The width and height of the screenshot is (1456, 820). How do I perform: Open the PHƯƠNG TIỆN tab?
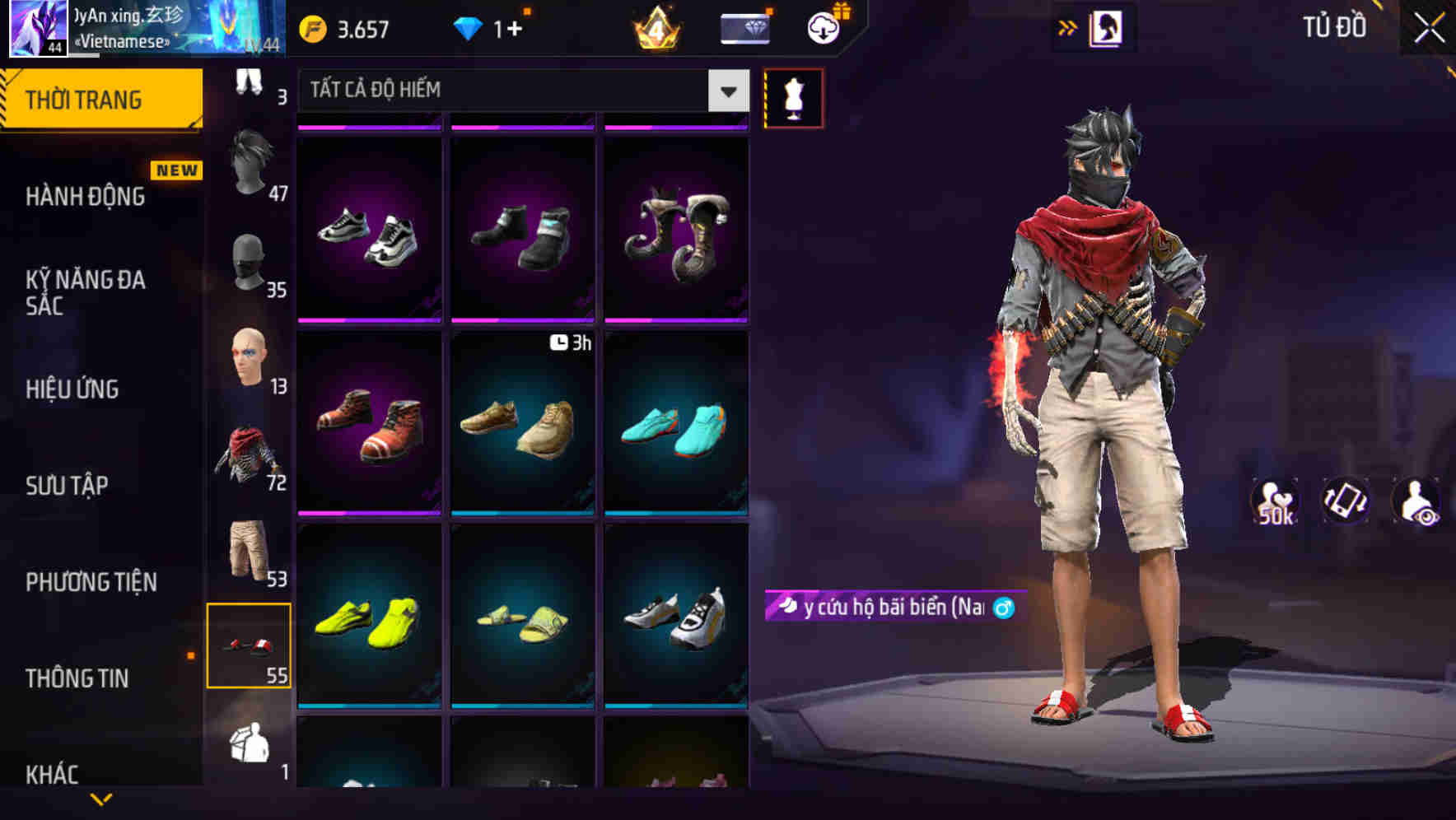[x=93, y=582]
